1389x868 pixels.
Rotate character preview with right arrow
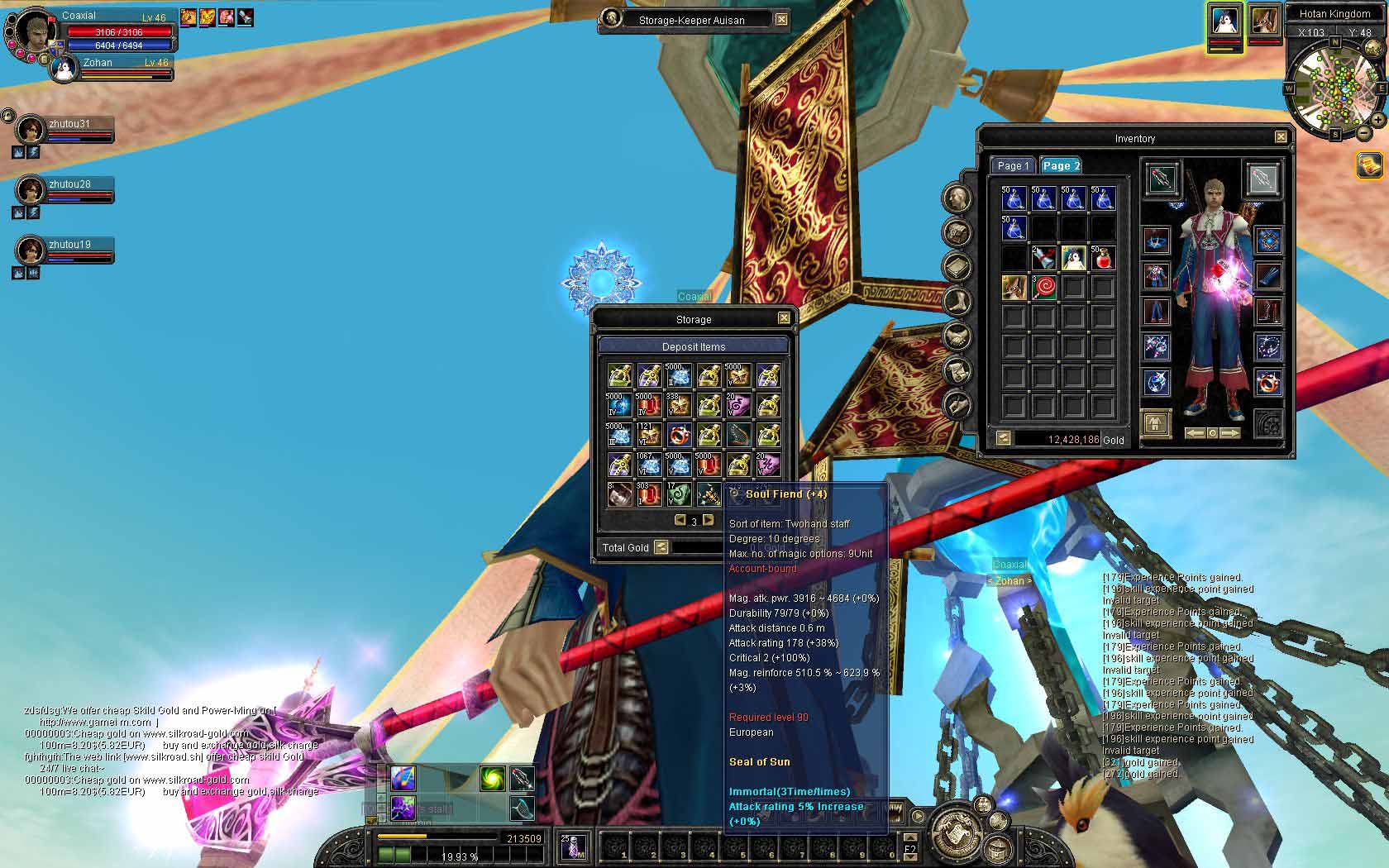(1231, 433)
